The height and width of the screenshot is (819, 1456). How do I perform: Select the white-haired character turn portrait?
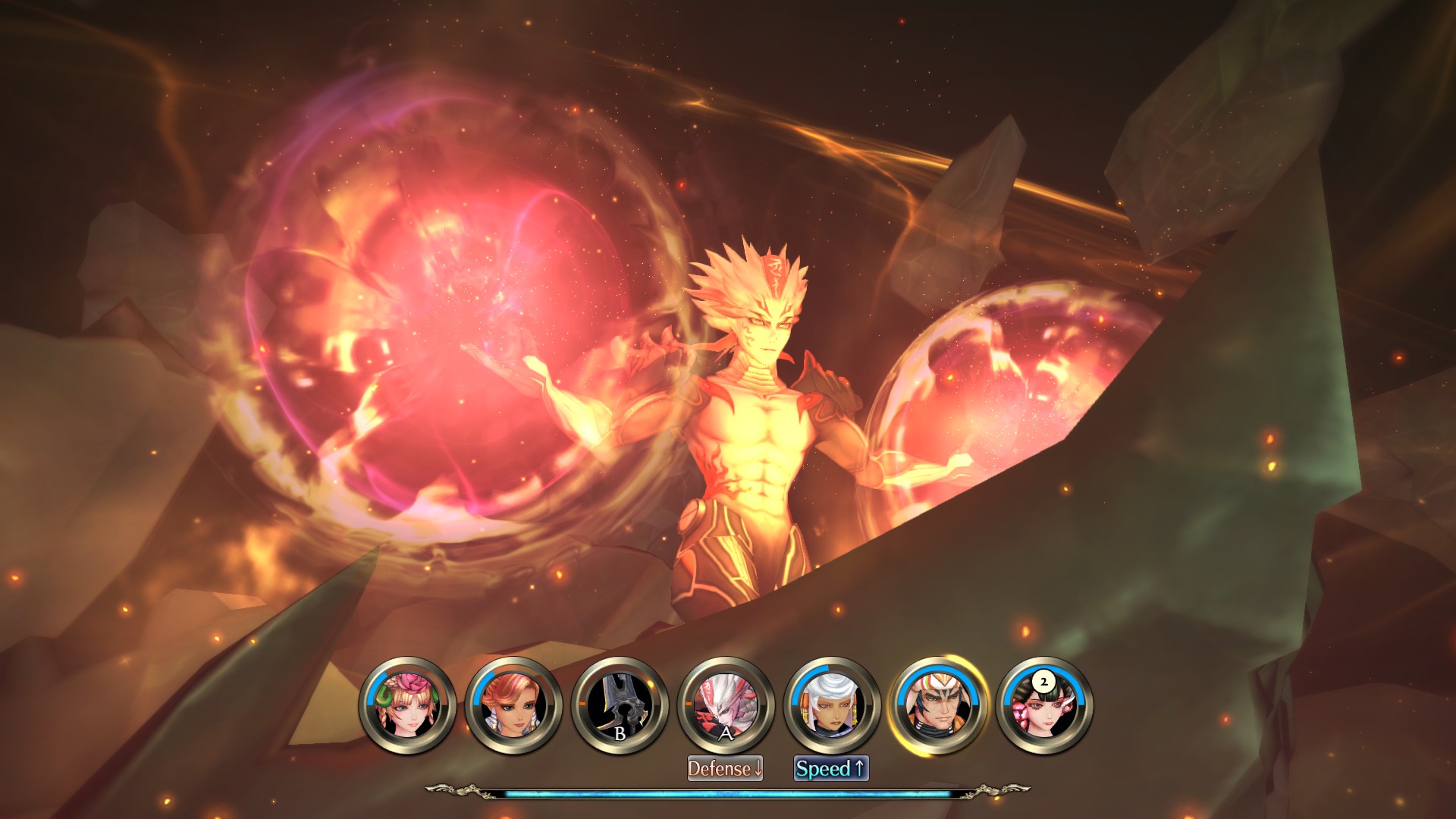pyautogui.click(x=832, y=705)
